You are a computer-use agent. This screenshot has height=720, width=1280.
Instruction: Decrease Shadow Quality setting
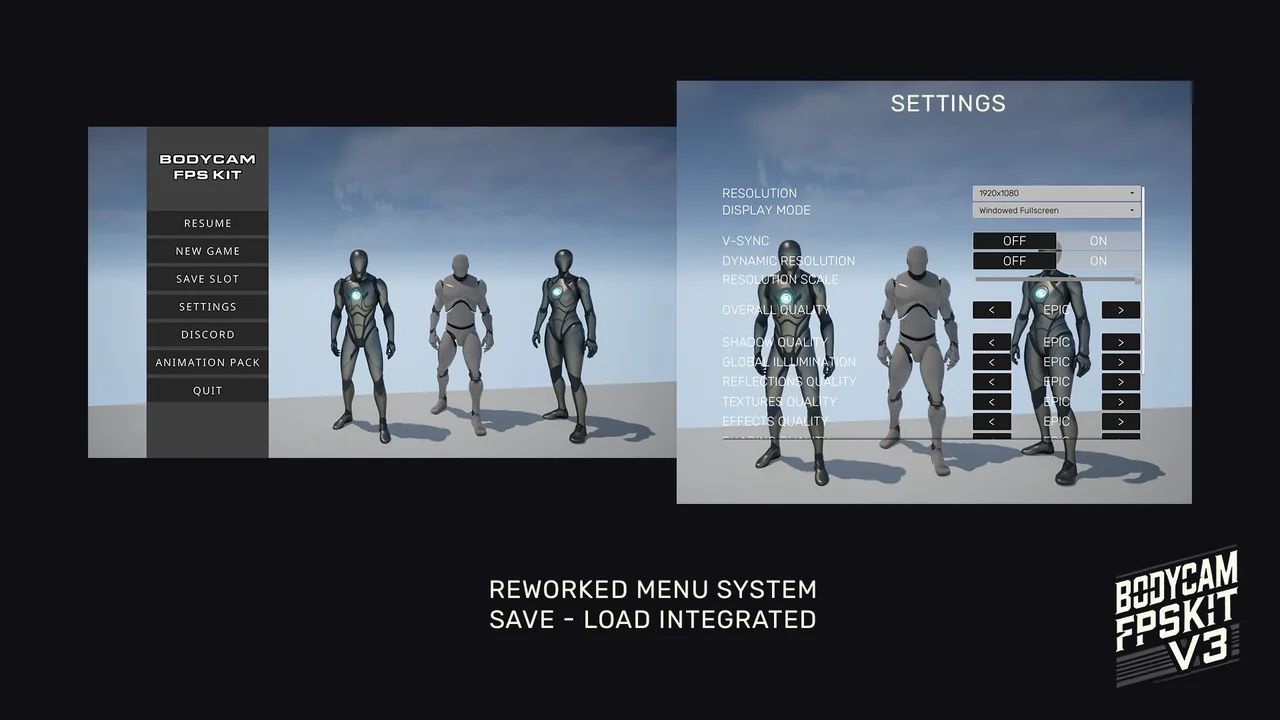point(991,342)
